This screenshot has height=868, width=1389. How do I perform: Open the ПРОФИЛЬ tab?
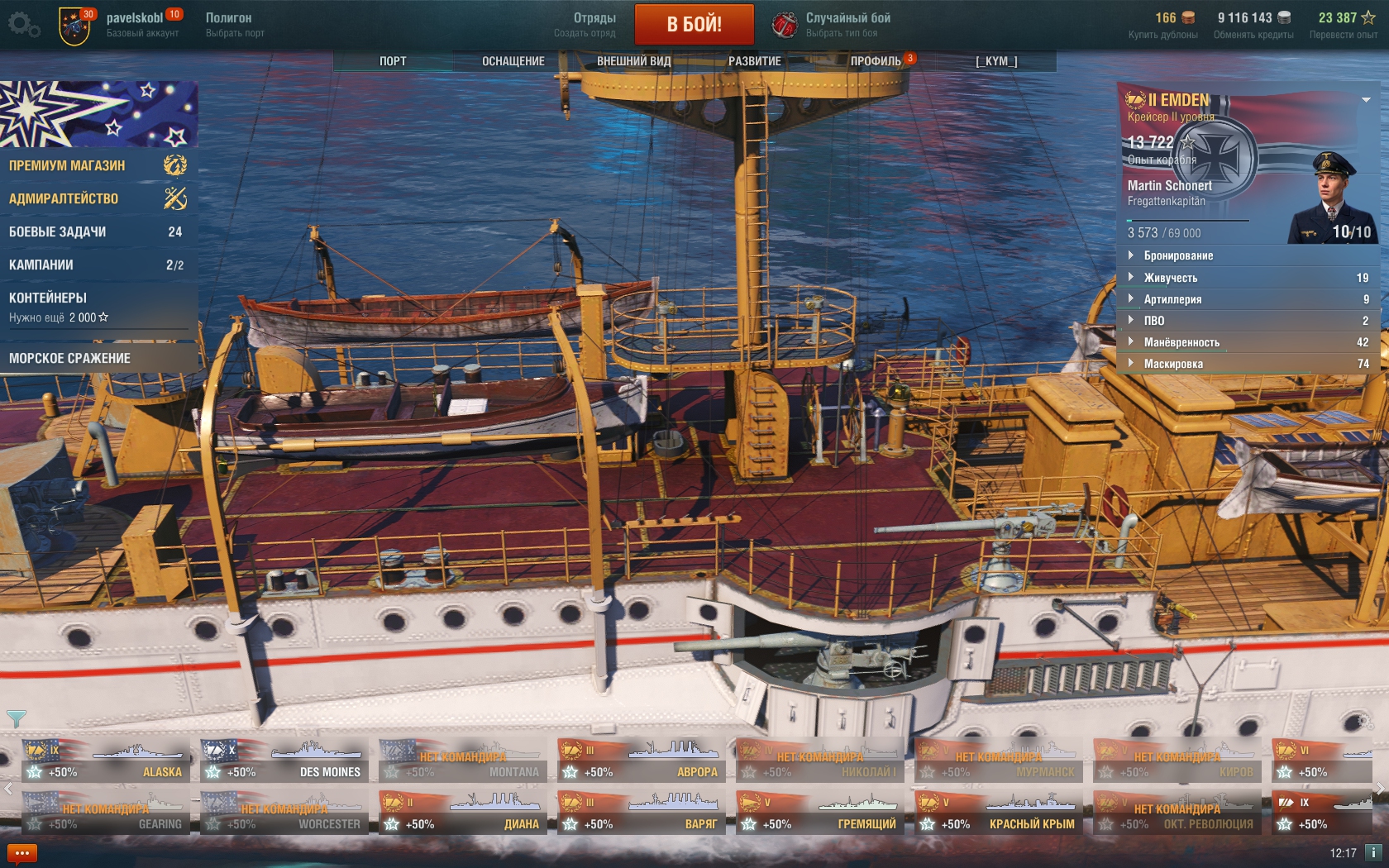click(x=876, y=61)
